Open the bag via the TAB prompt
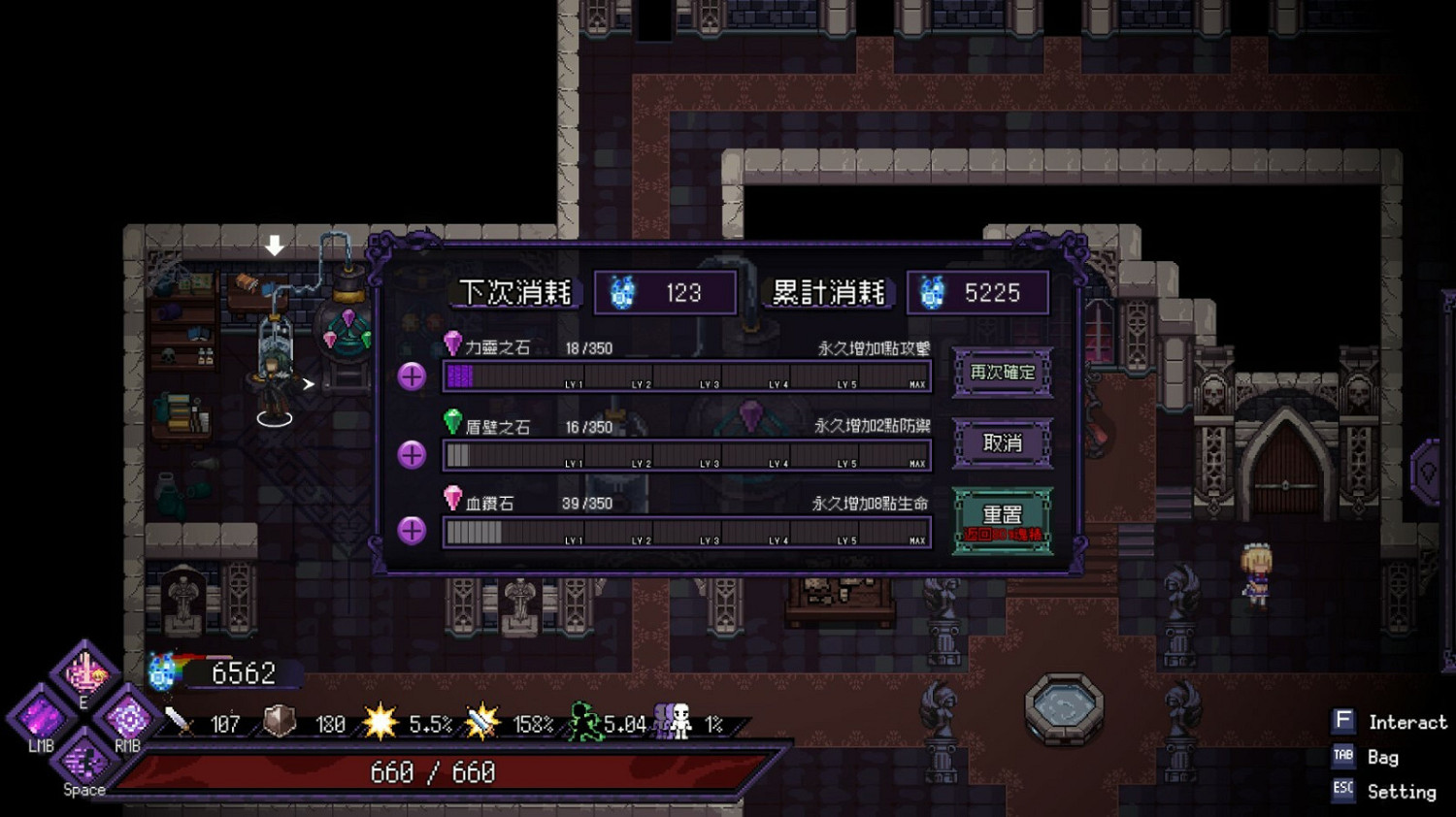Image resolution: width=1456 pixels, height=817 pixels. (x=1343, y=757)
